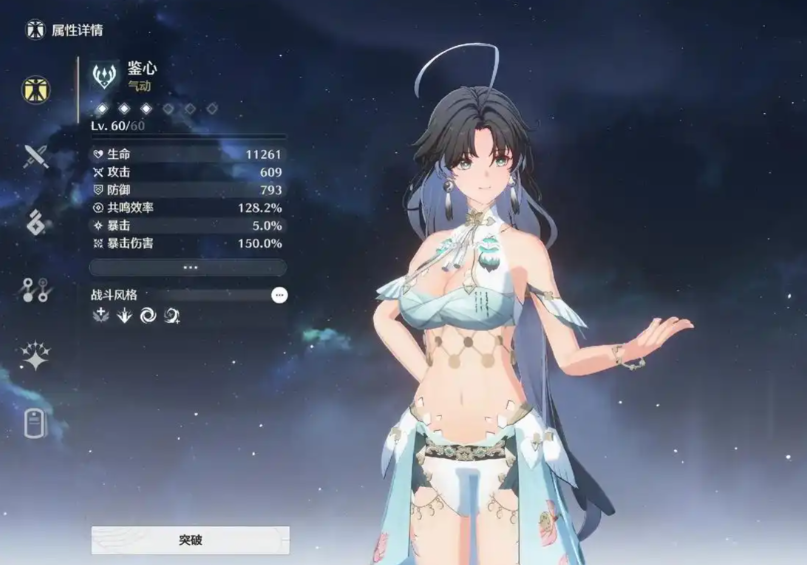Open the tab below the crossed swords
The height and width of the screenshot is (565, 807).
(36, 223)
